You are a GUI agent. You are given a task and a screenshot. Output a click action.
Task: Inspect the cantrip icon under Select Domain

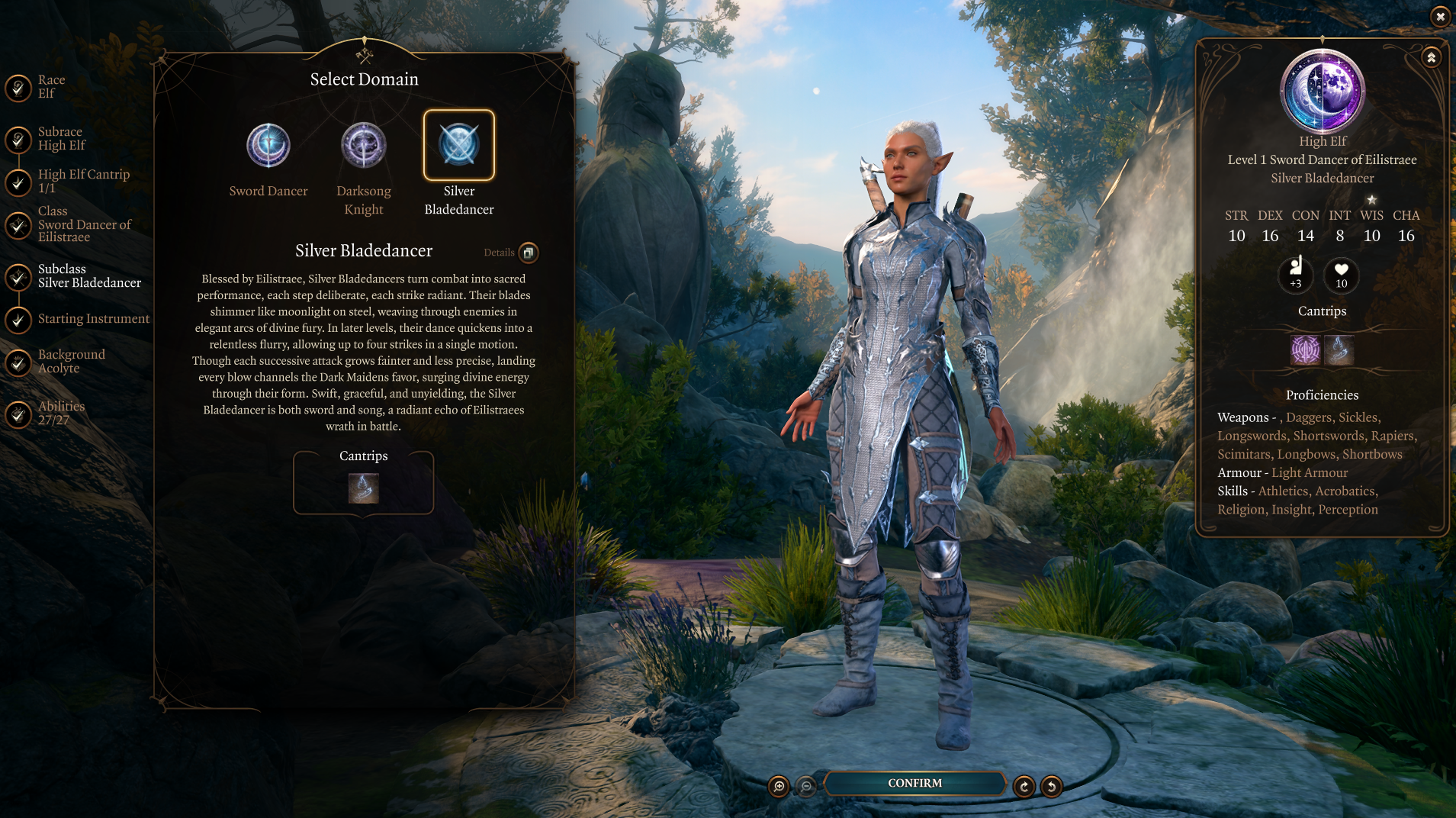pyautogui.click(x=364, y=488)
